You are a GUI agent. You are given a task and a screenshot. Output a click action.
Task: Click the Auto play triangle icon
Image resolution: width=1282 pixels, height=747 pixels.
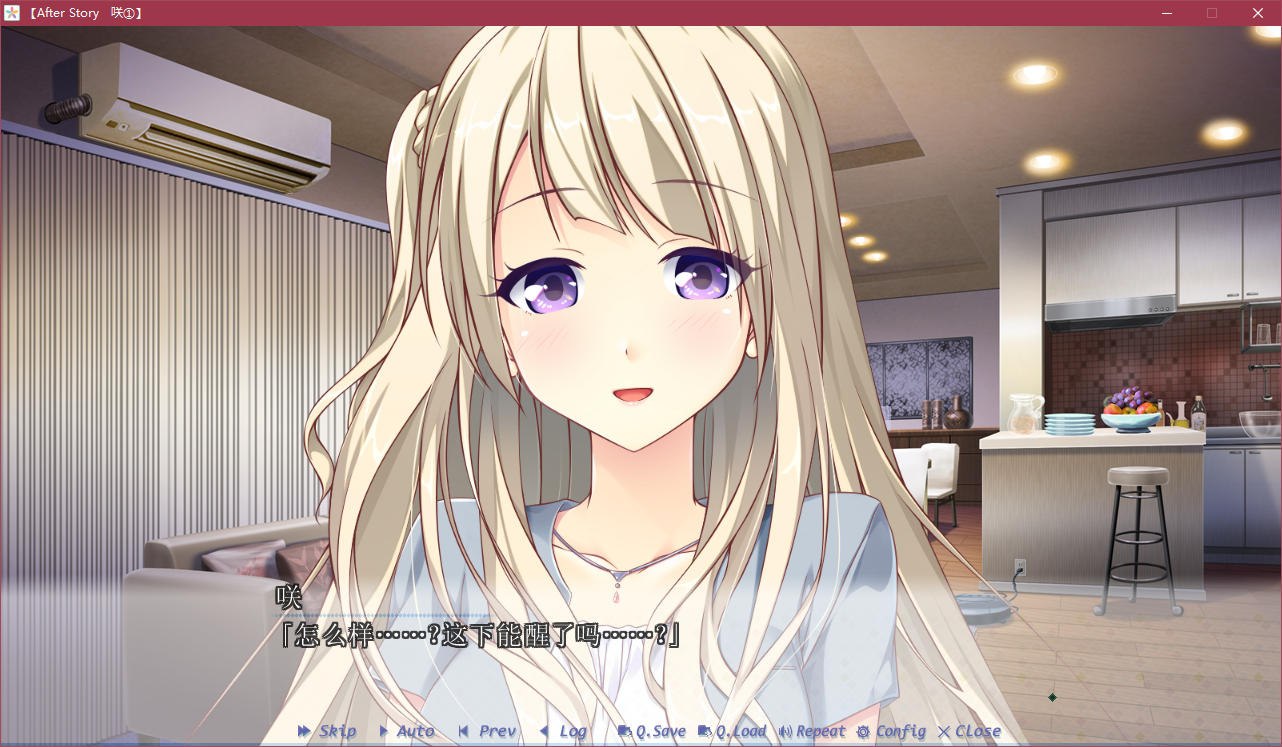coord(385,731)
